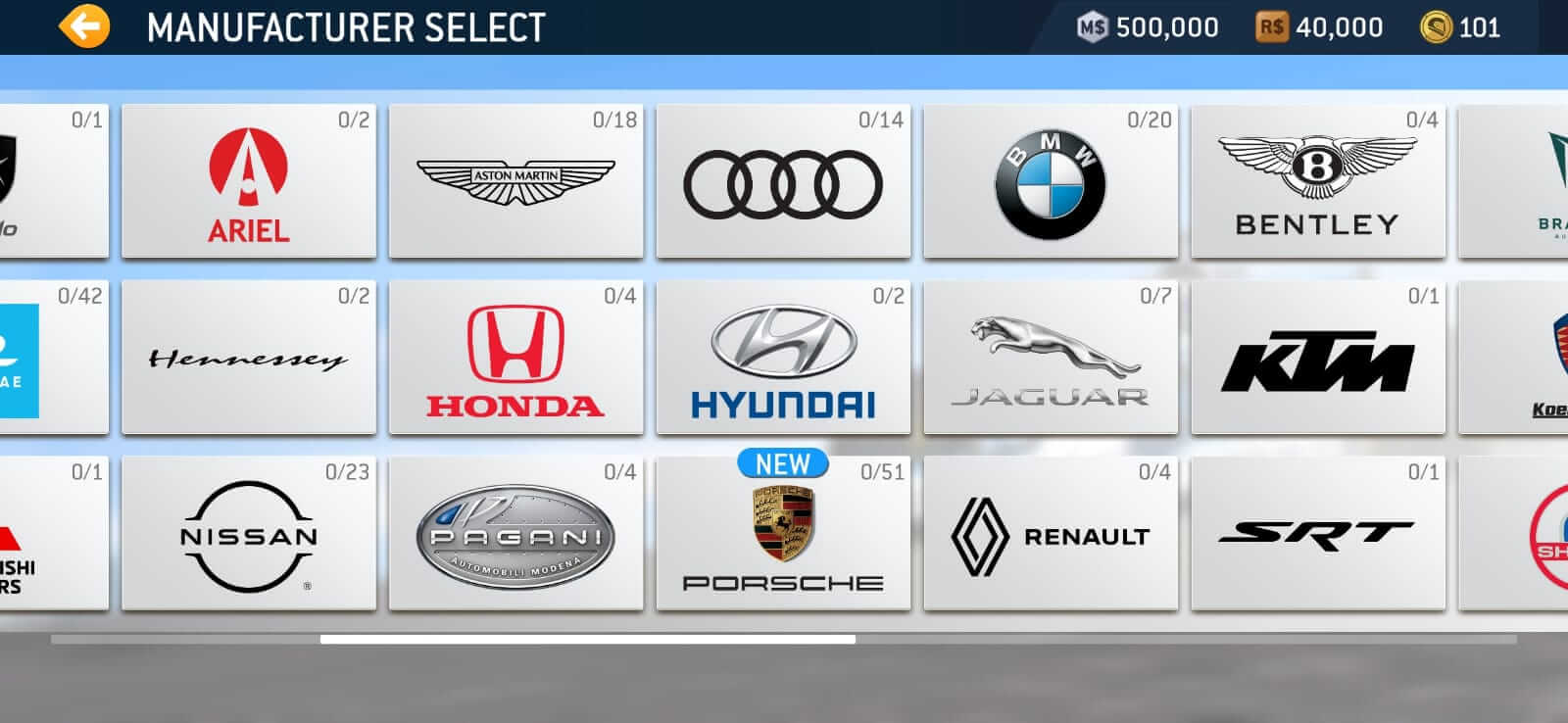
Task: Choose the Bentley winged logo
Action: click(x=1318, y=180)
